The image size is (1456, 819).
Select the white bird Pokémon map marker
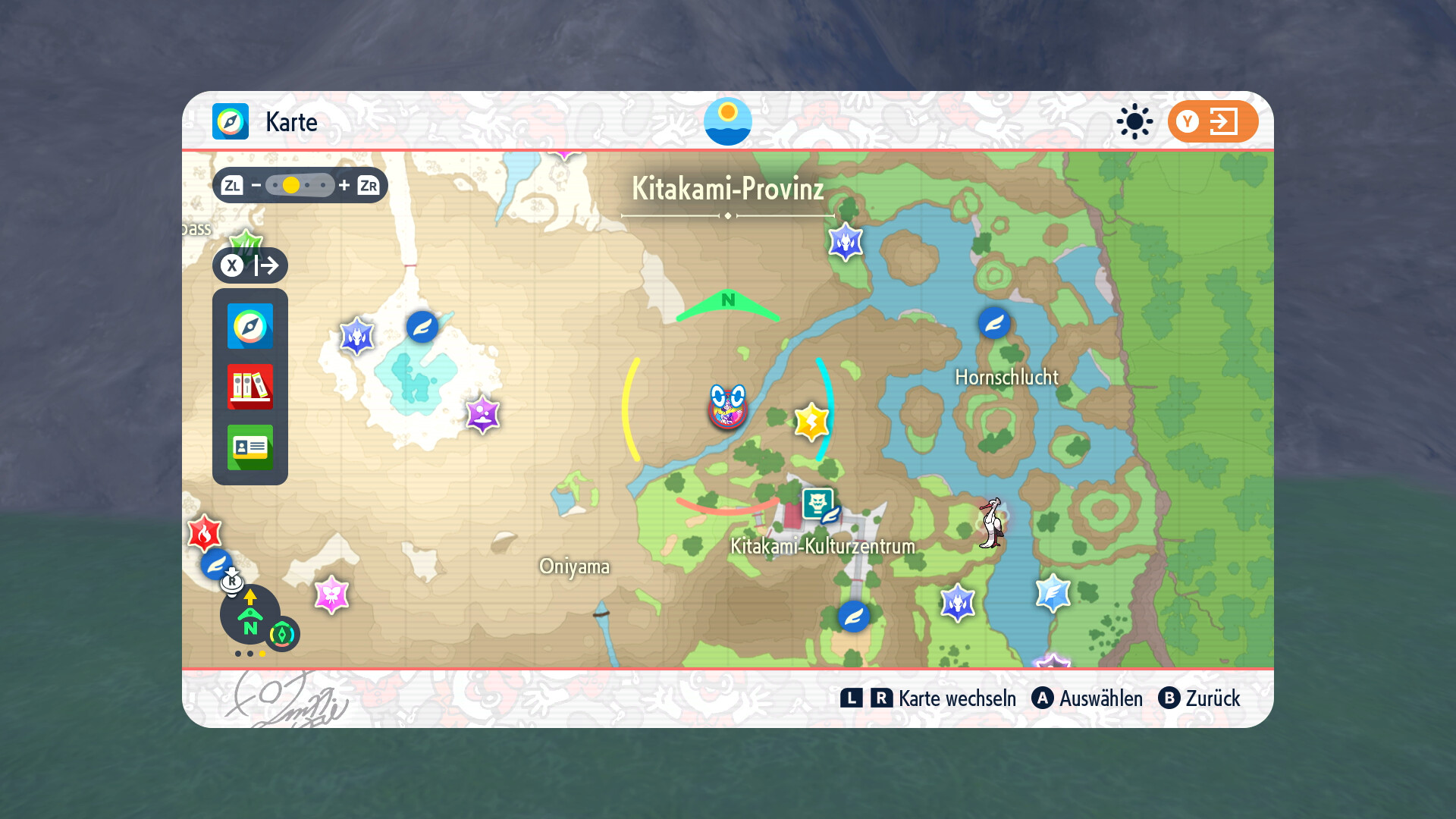coord(991,522)
